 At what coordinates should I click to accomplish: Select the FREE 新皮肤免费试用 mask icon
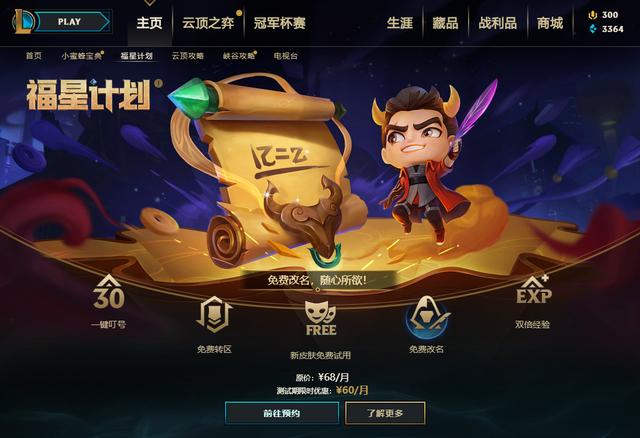(320, 318)
